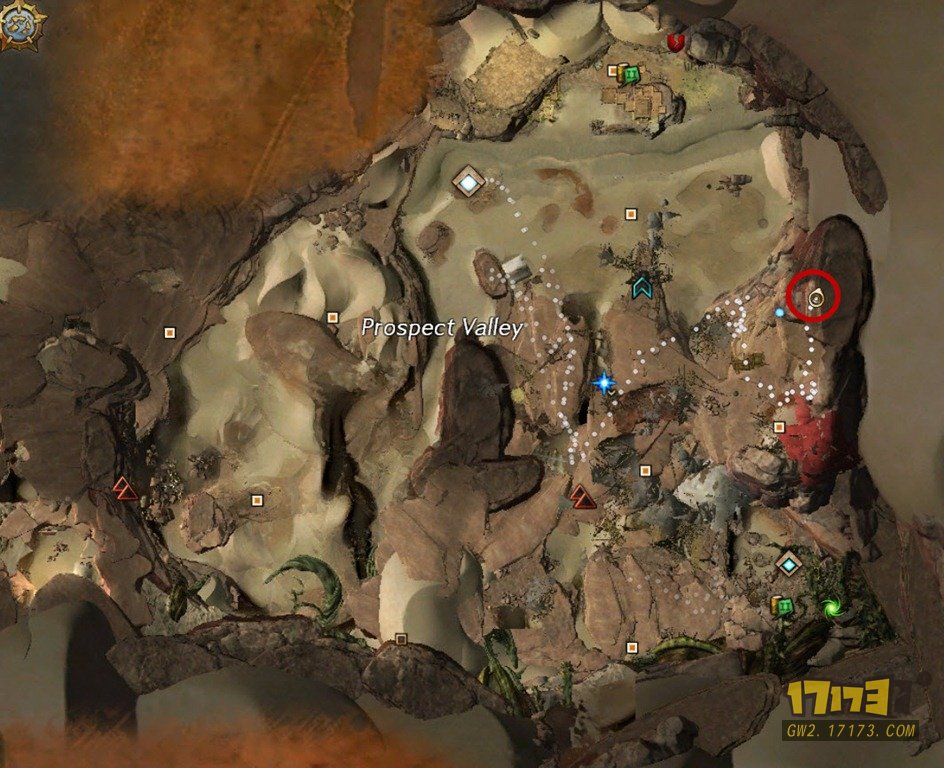Viewport: 944px width, 768px height.
Task: Select the red vista marker below blue star
Action: click(x=581, y=494)
